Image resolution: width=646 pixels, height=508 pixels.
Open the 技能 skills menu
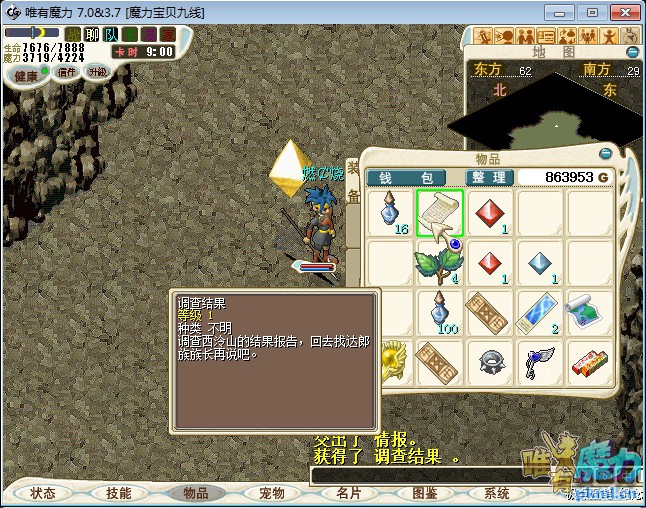pos(119,493)
